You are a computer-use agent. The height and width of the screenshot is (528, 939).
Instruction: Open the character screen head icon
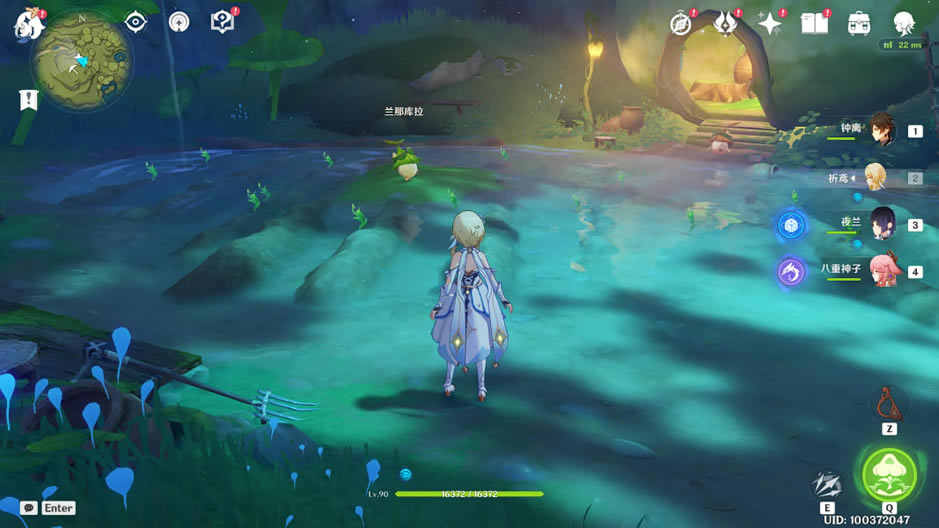pyautogui.click(x=903, y=24)
